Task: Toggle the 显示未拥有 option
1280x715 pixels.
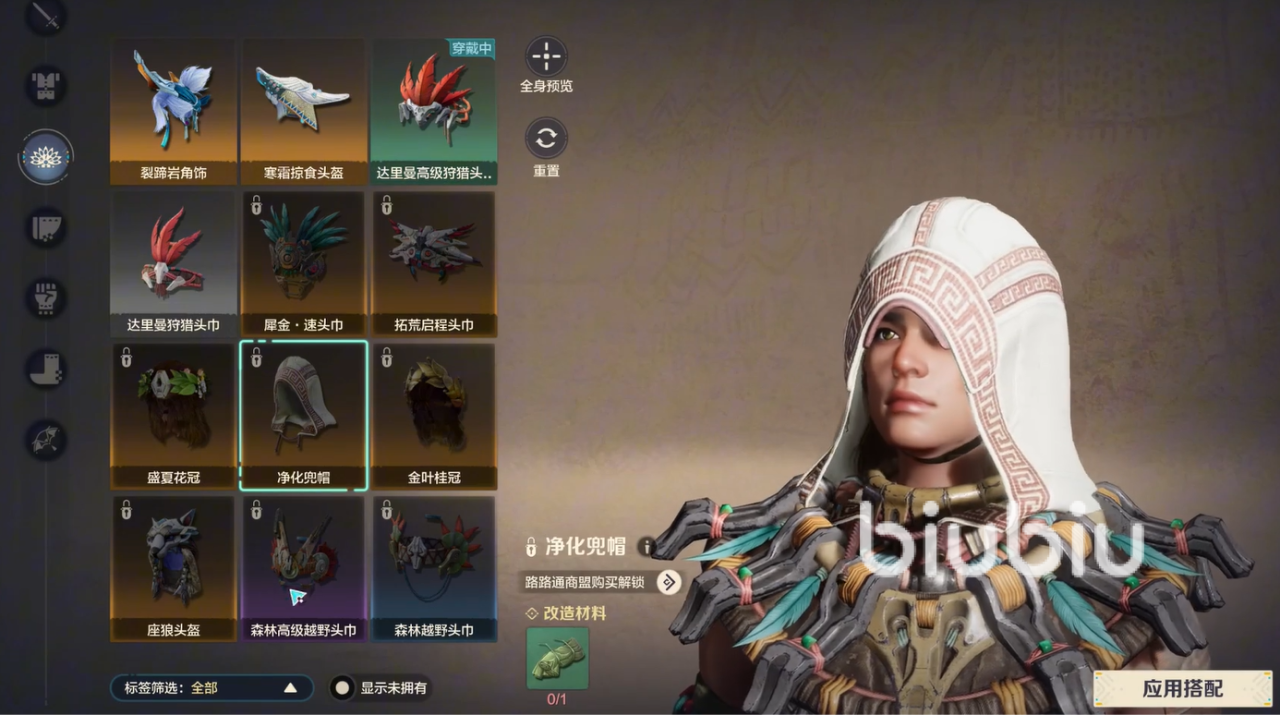Action: point(343,688)
